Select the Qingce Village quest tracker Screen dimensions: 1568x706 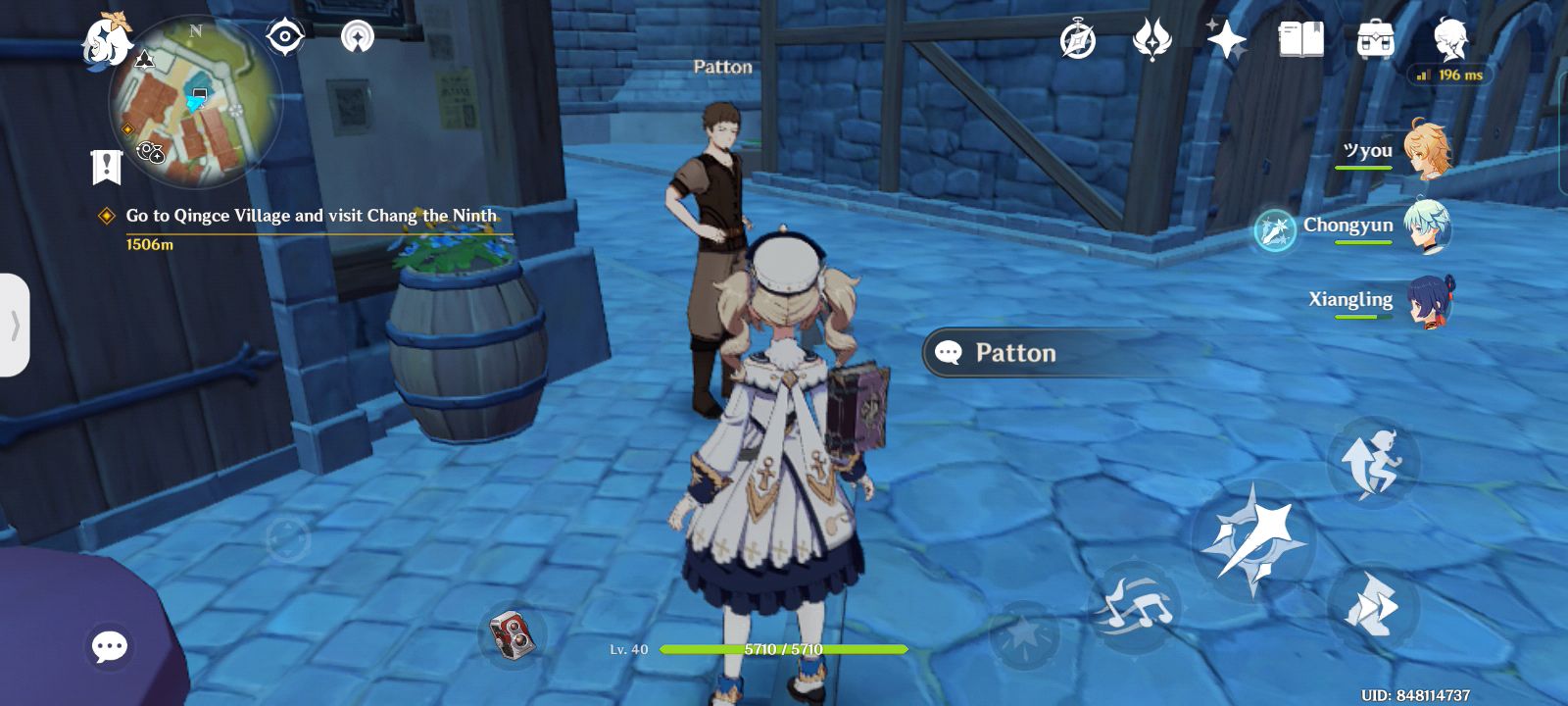(311, 217)
